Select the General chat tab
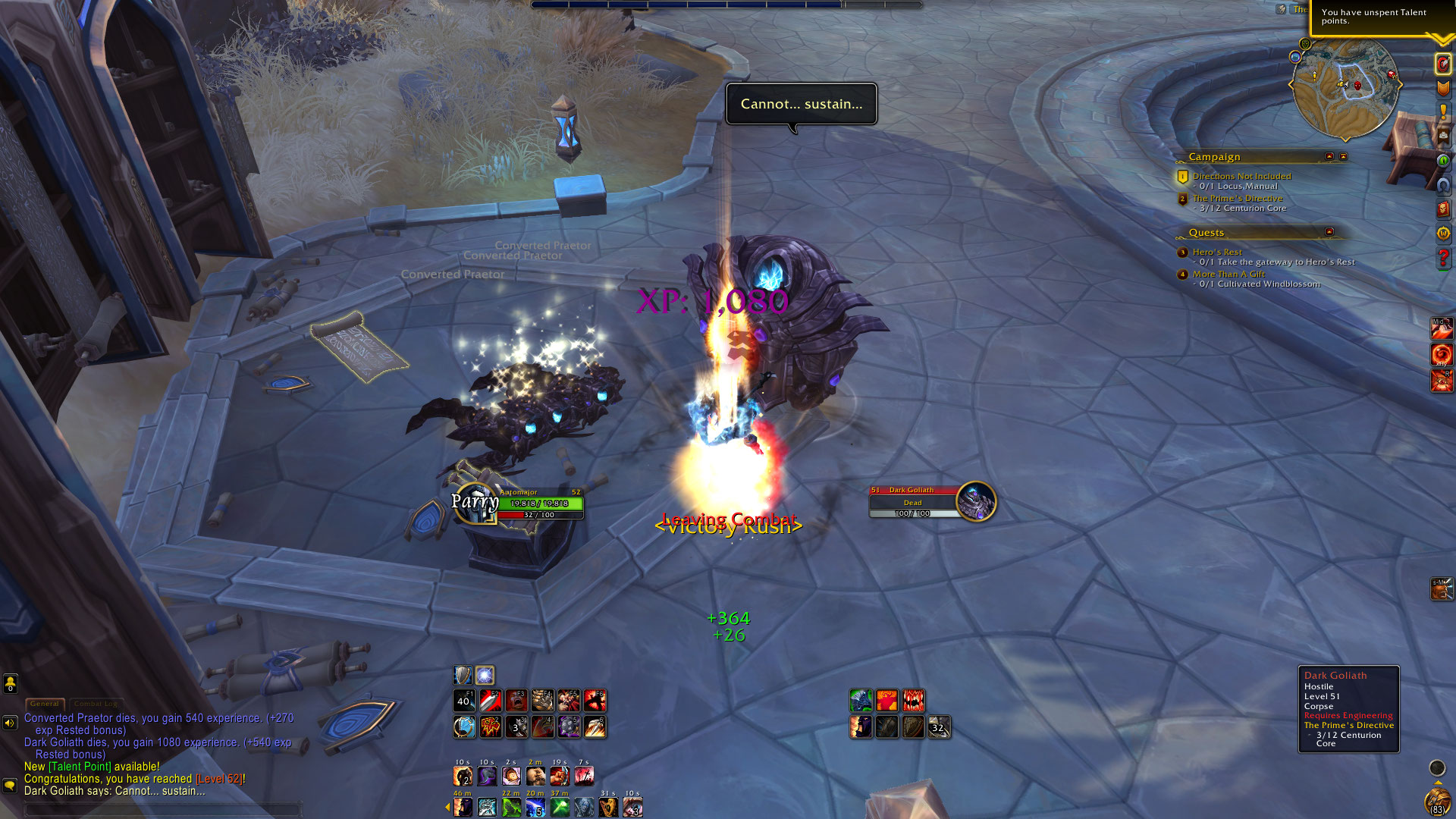Viewport: 1456px width, 819px height. (x=45, y=704)
